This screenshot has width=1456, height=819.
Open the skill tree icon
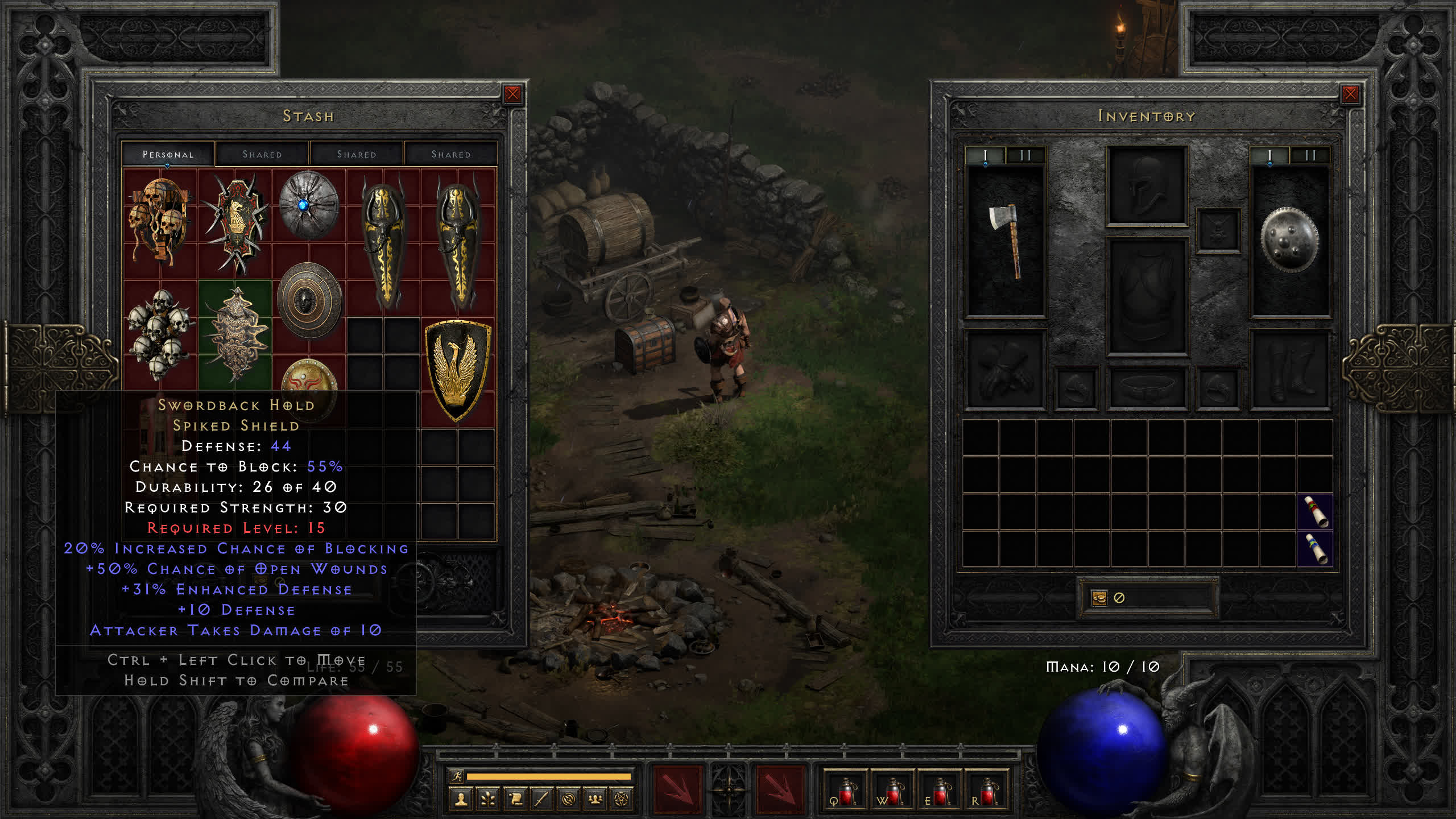488,800
